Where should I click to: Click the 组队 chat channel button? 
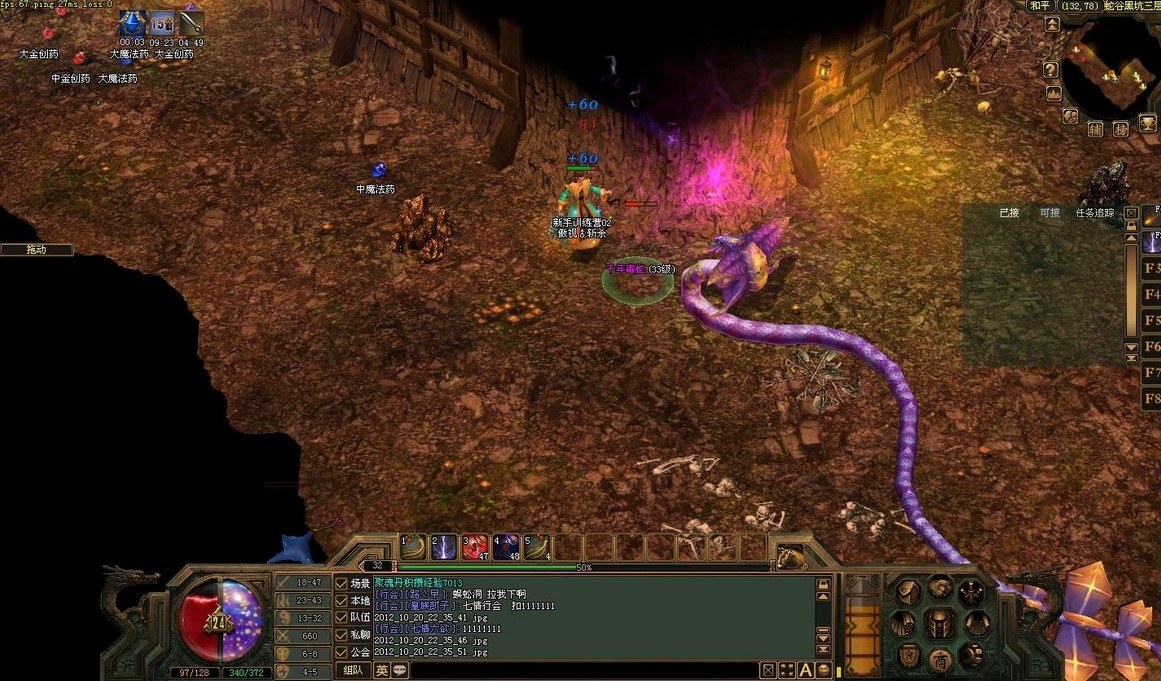tap(353, 670)
